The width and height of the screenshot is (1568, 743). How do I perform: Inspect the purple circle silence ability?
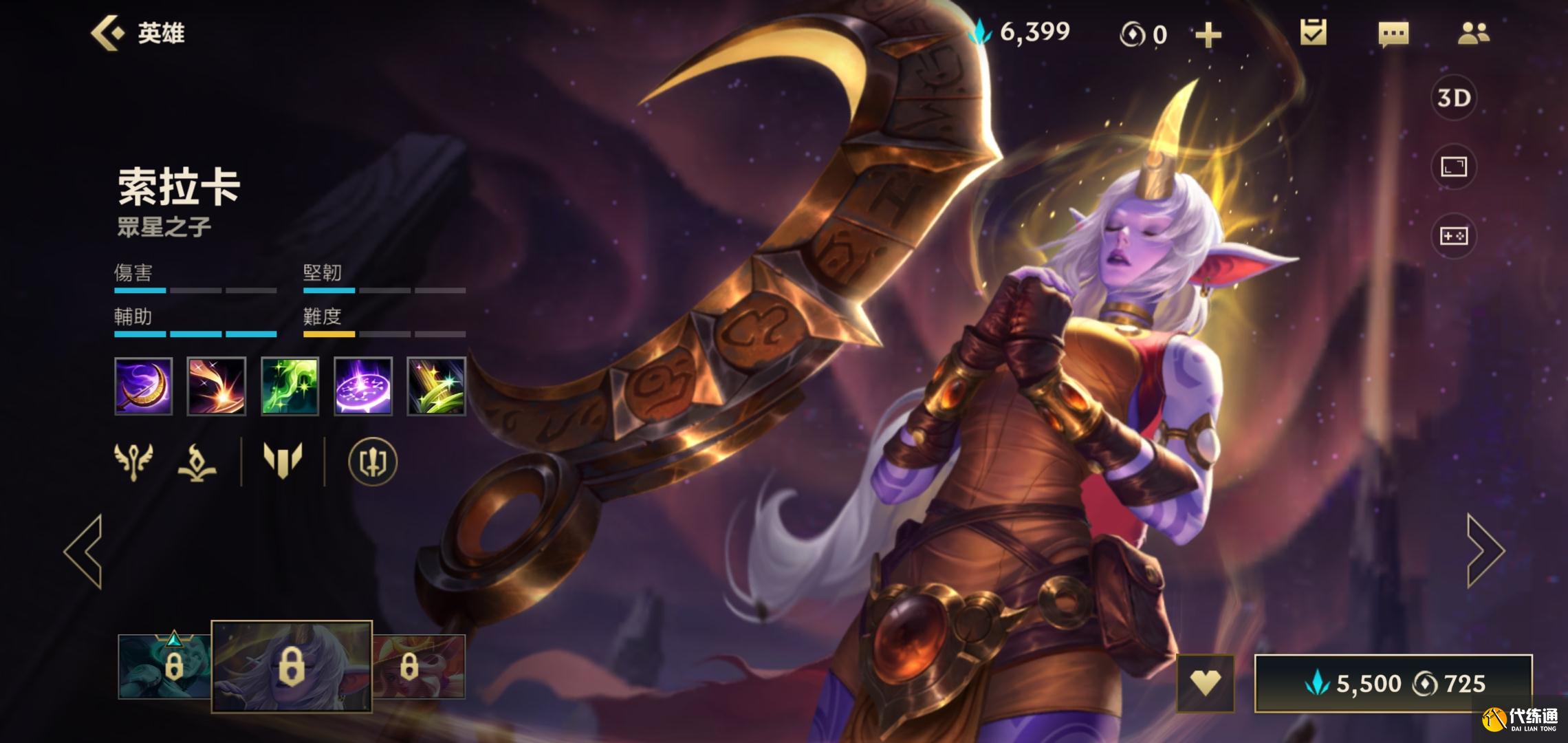pos(363,386)
